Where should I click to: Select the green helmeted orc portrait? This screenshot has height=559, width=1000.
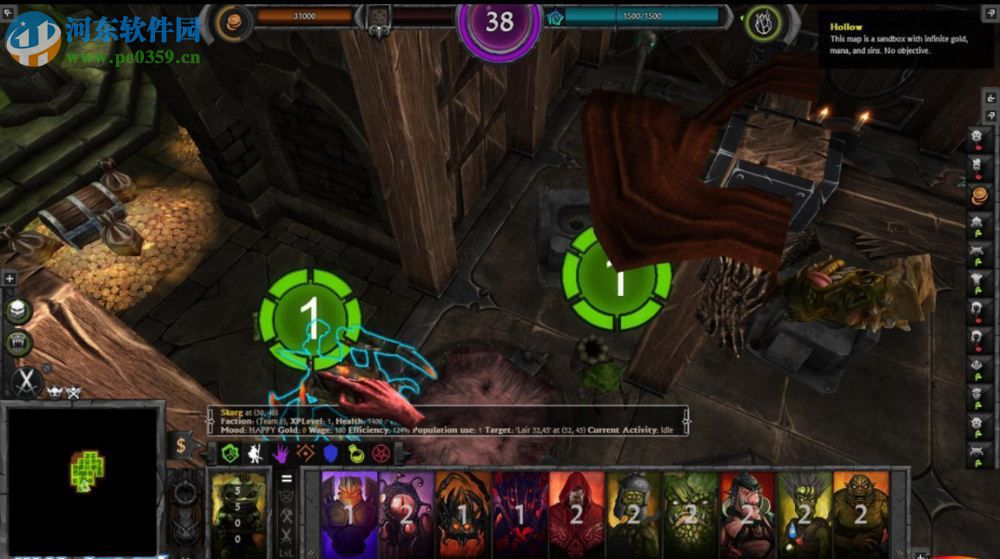coord(633,514)
